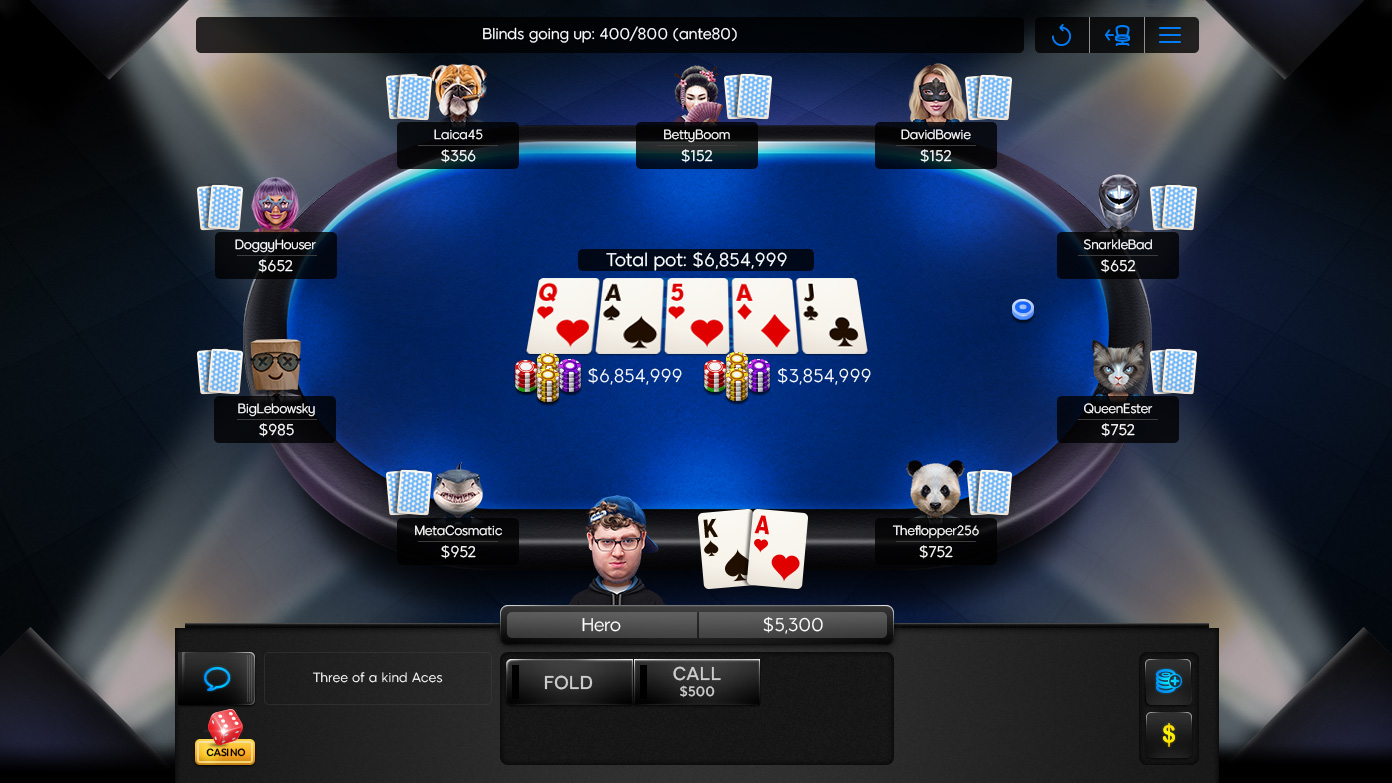Click the blue dealer button chip
1392x783 pixels.
click(1022, 309)
